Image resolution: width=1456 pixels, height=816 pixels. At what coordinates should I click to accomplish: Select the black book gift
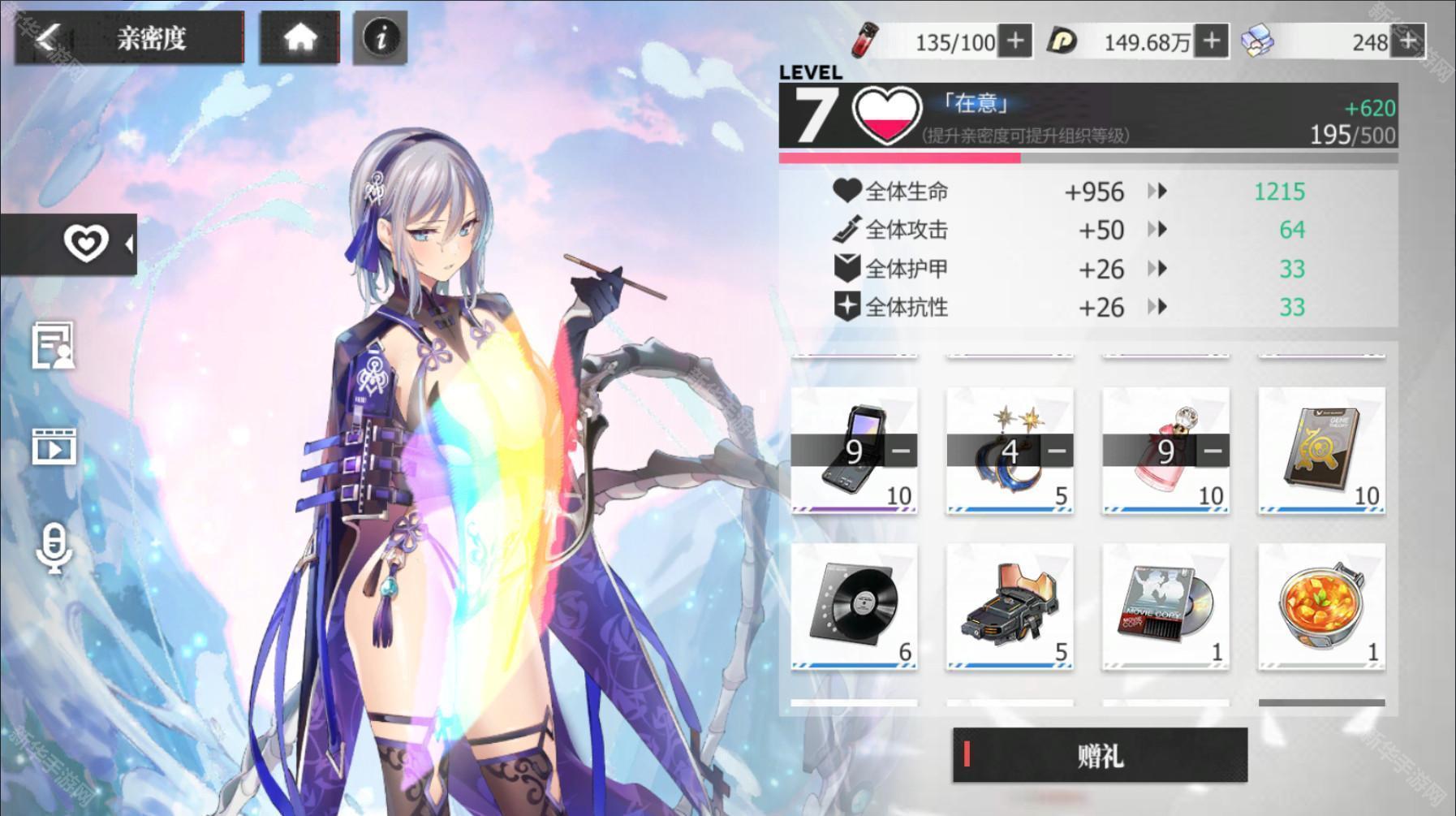pos(1321,449)
